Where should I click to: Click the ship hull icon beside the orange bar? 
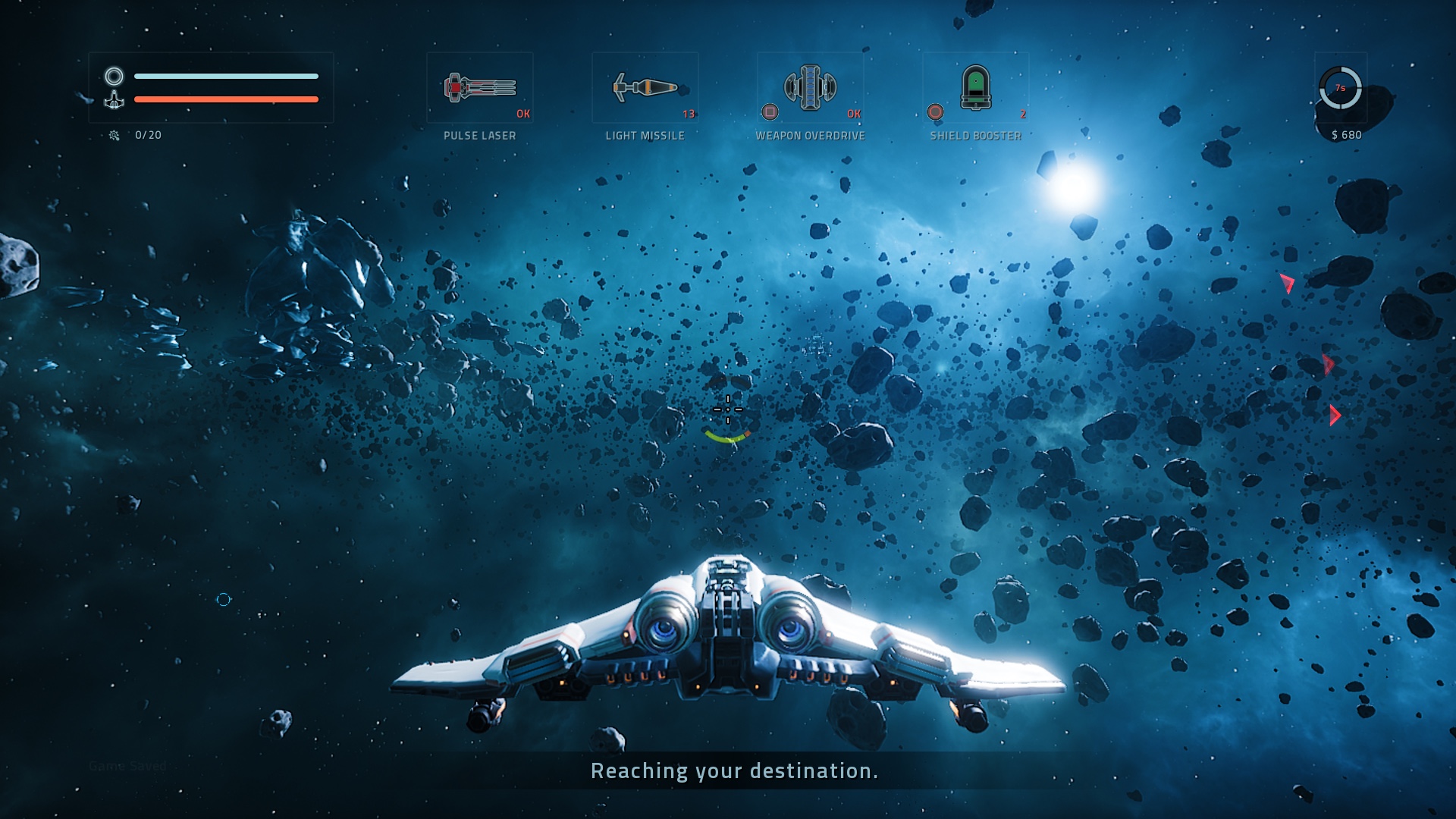click(x=114, y=100)
